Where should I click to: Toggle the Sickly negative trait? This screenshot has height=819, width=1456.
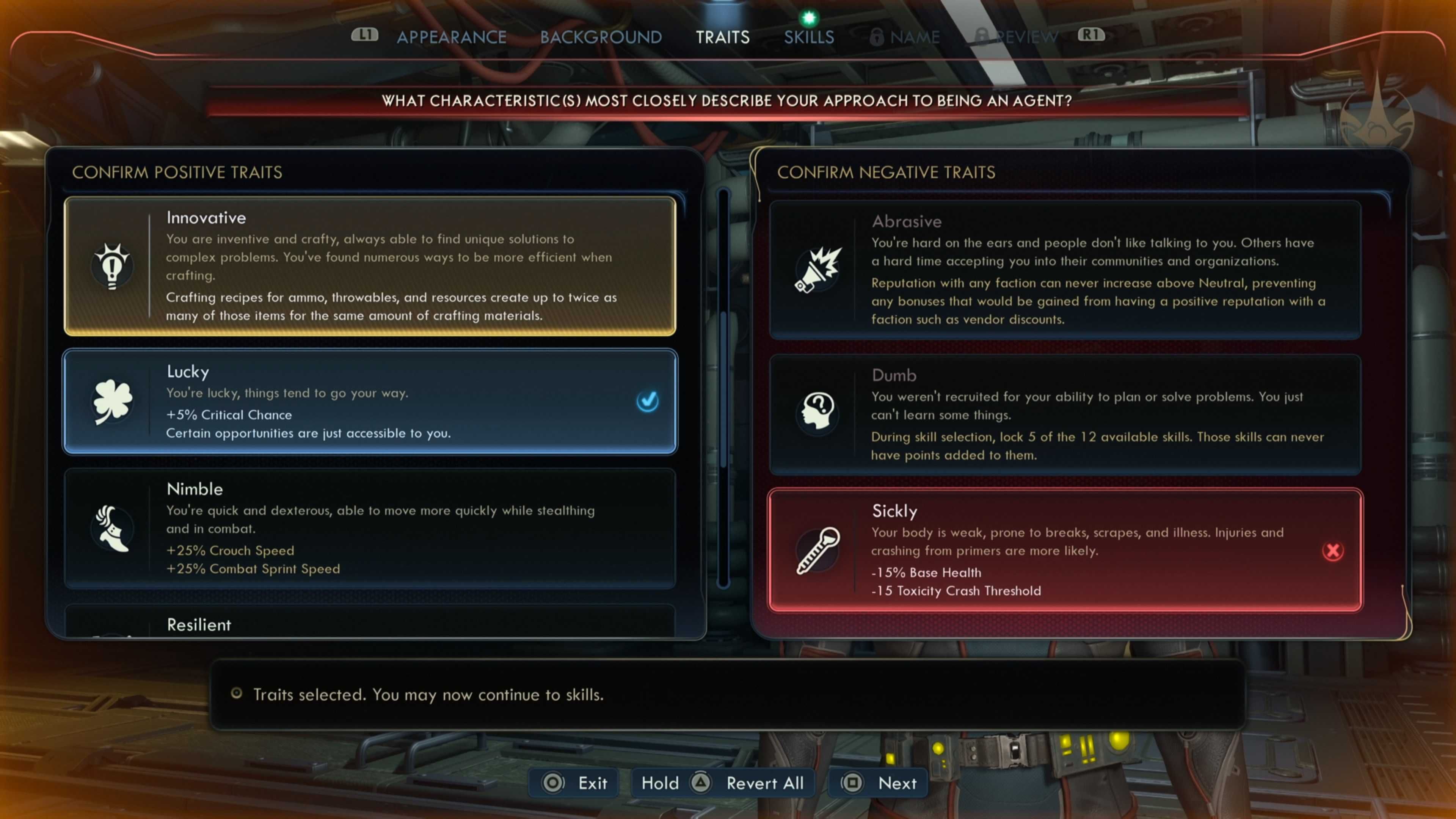pos(1065,549)
